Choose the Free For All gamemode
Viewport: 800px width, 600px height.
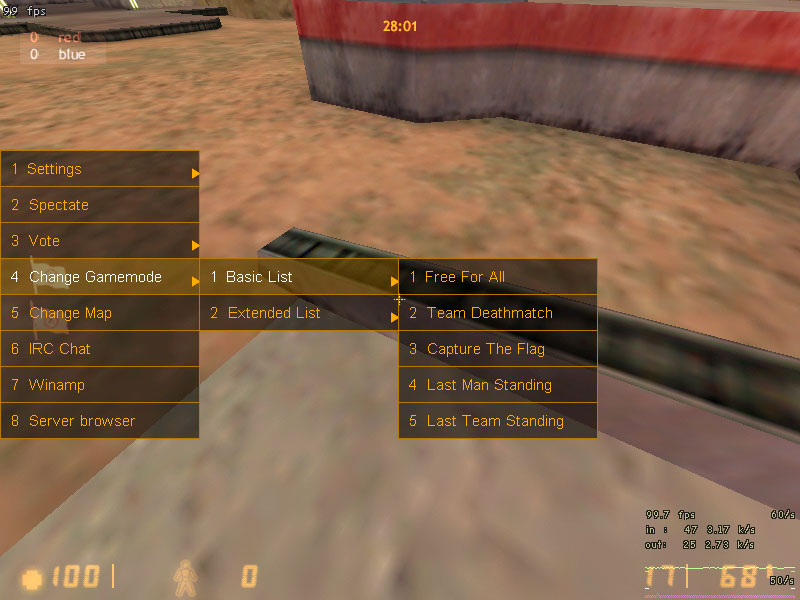tap(497, 277)
